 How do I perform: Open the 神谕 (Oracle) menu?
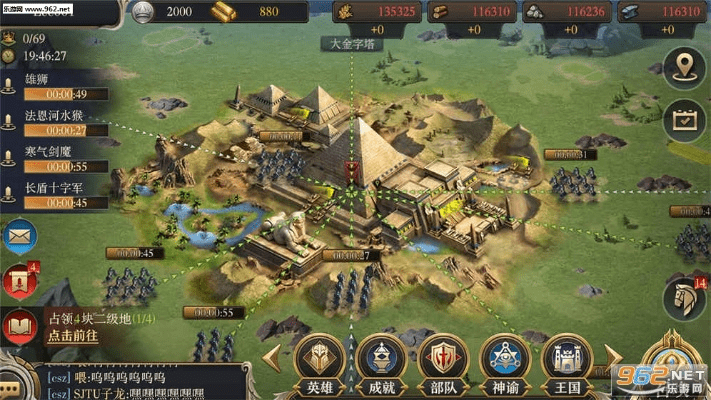tap(504, 358)
